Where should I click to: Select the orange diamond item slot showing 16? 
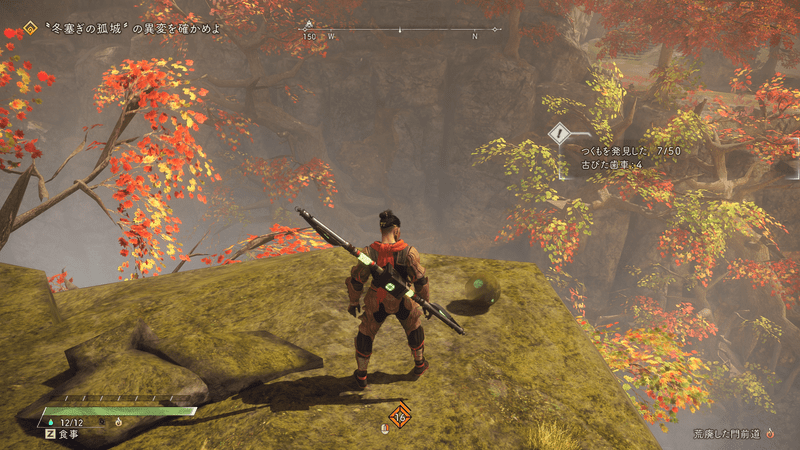coord(400,415)
